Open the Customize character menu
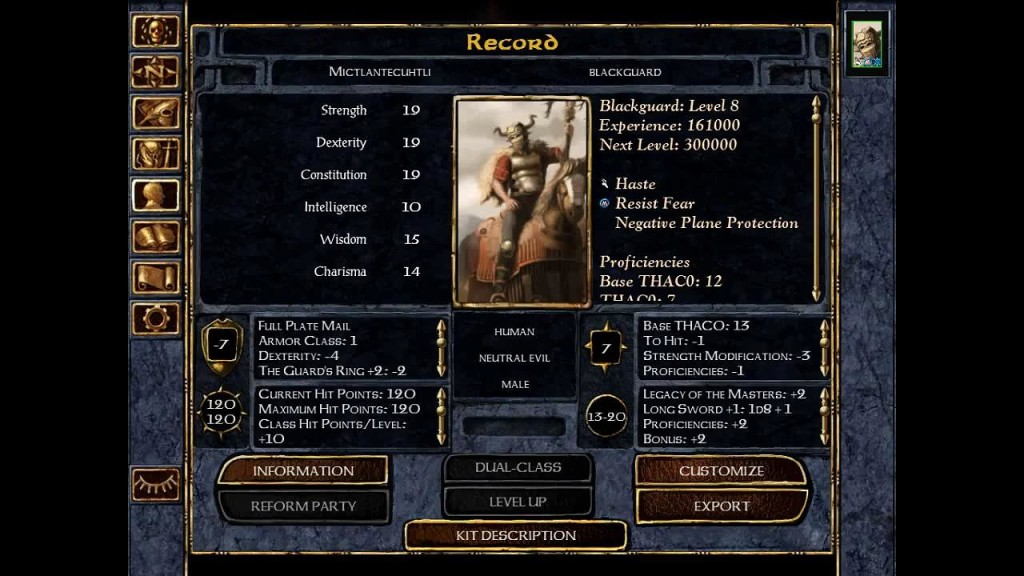This screenshot has width=1024, height=576. (721, 471)
